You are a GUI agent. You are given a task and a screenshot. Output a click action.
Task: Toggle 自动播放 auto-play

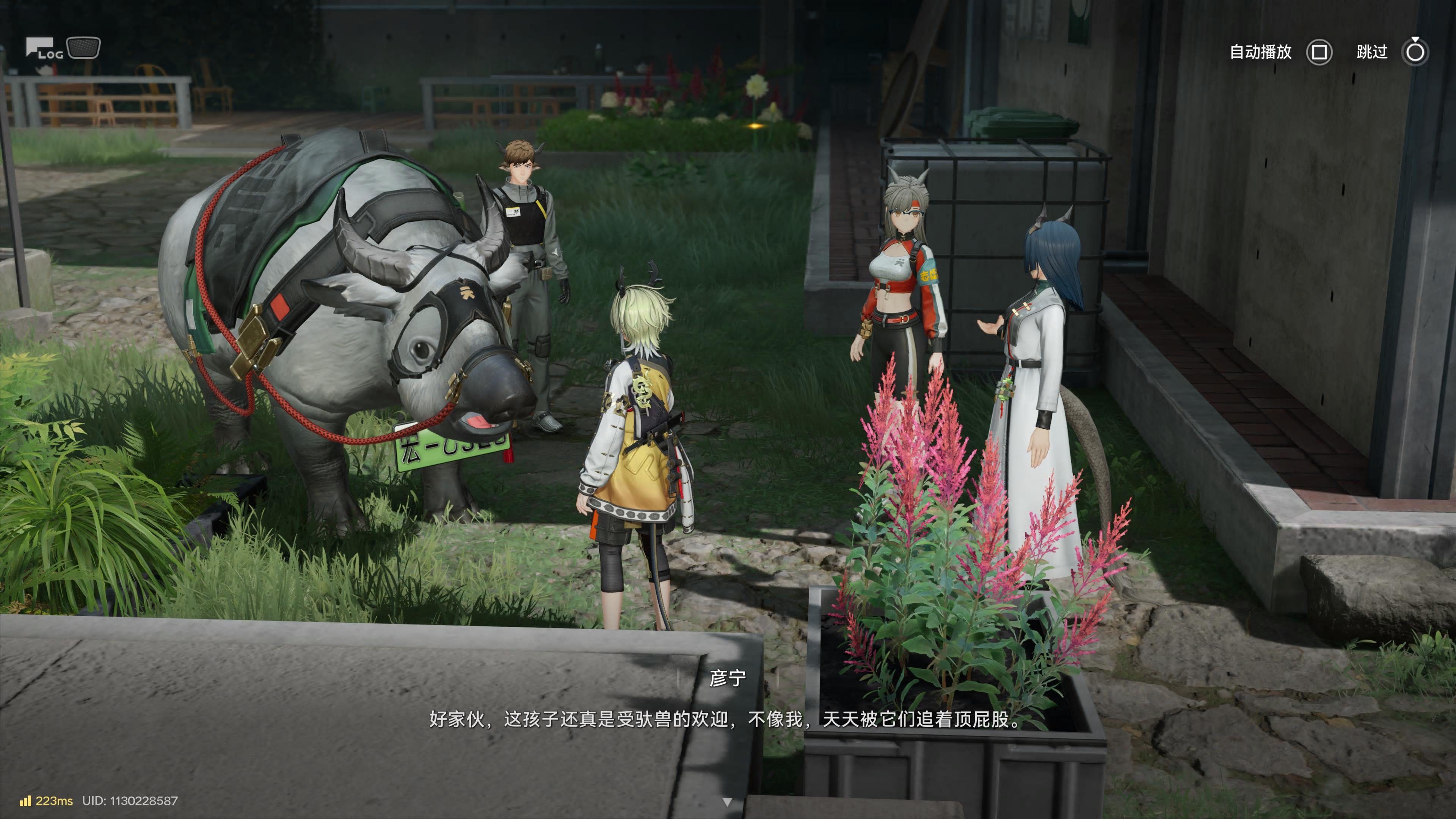pyautogui.click(x=1319, y=53)
